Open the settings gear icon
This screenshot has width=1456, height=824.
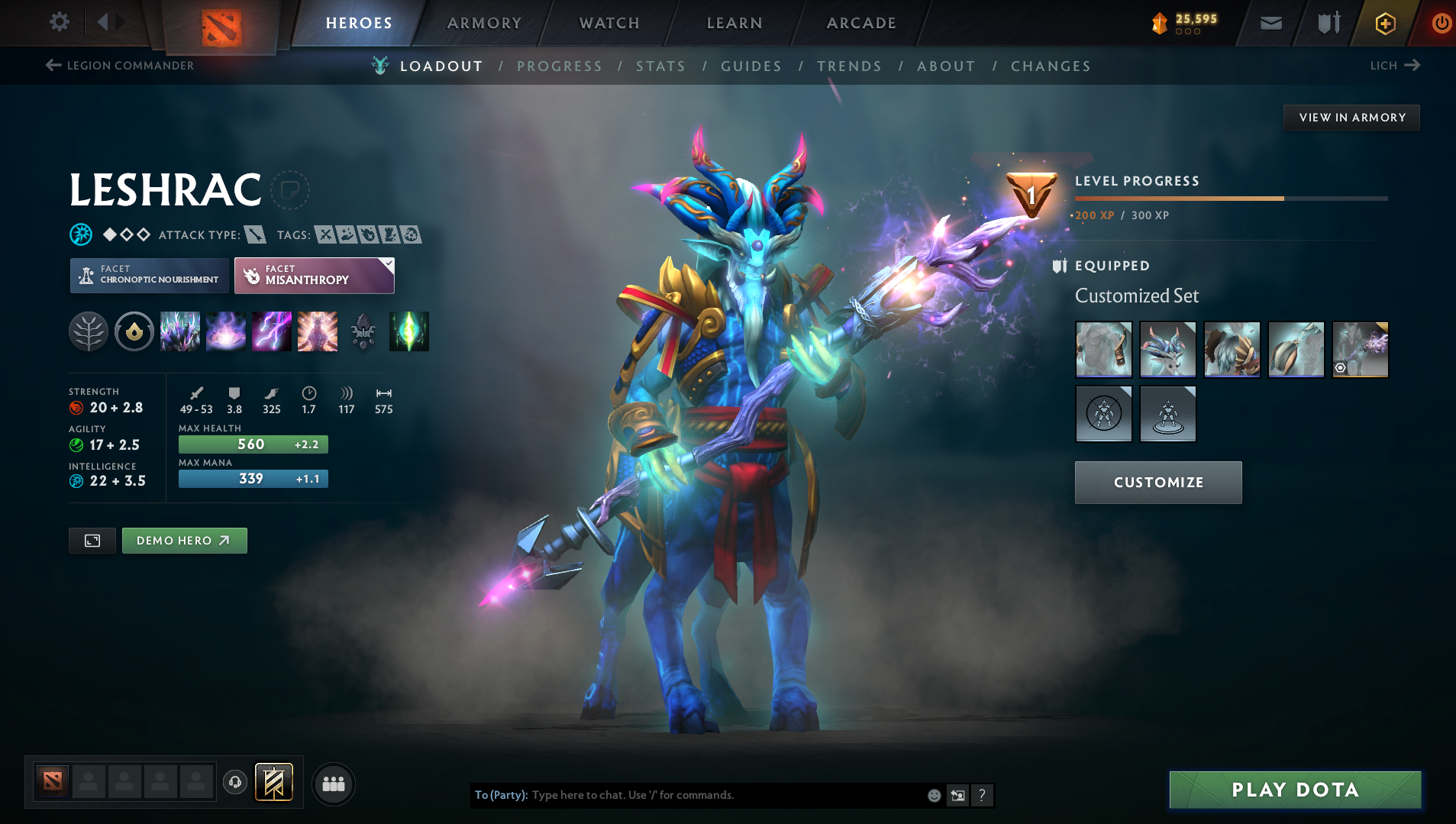point(60,22)
